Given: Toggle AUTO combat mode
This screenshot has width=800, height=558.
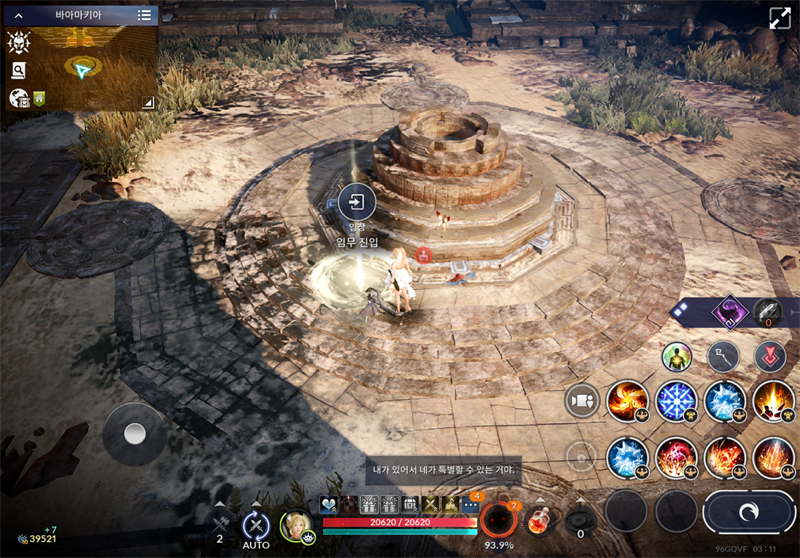Looking at the screenshot, I should pos(256,525).
